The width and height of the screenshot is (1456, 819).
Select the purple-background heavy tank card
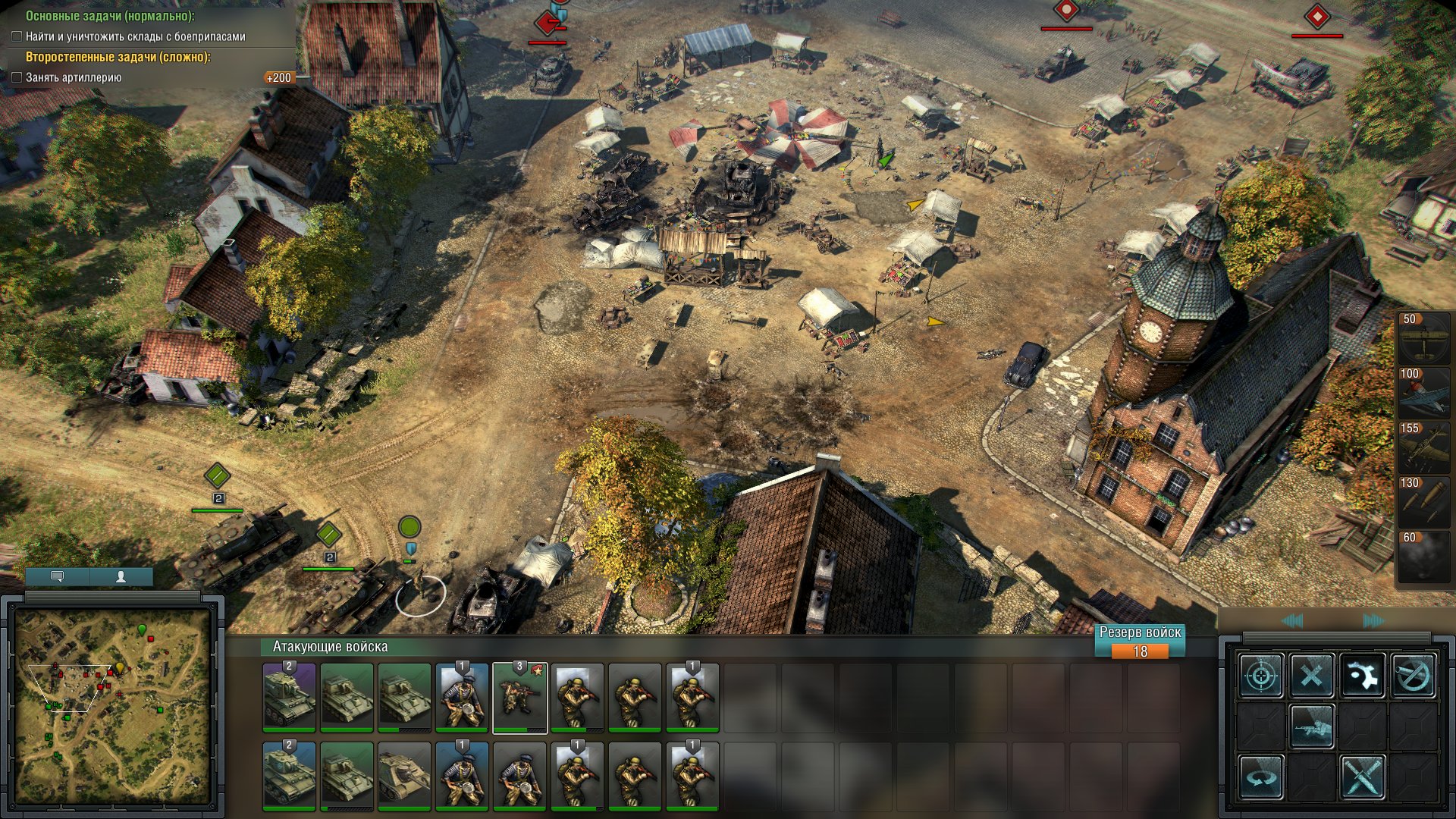(x=289, y=698)
